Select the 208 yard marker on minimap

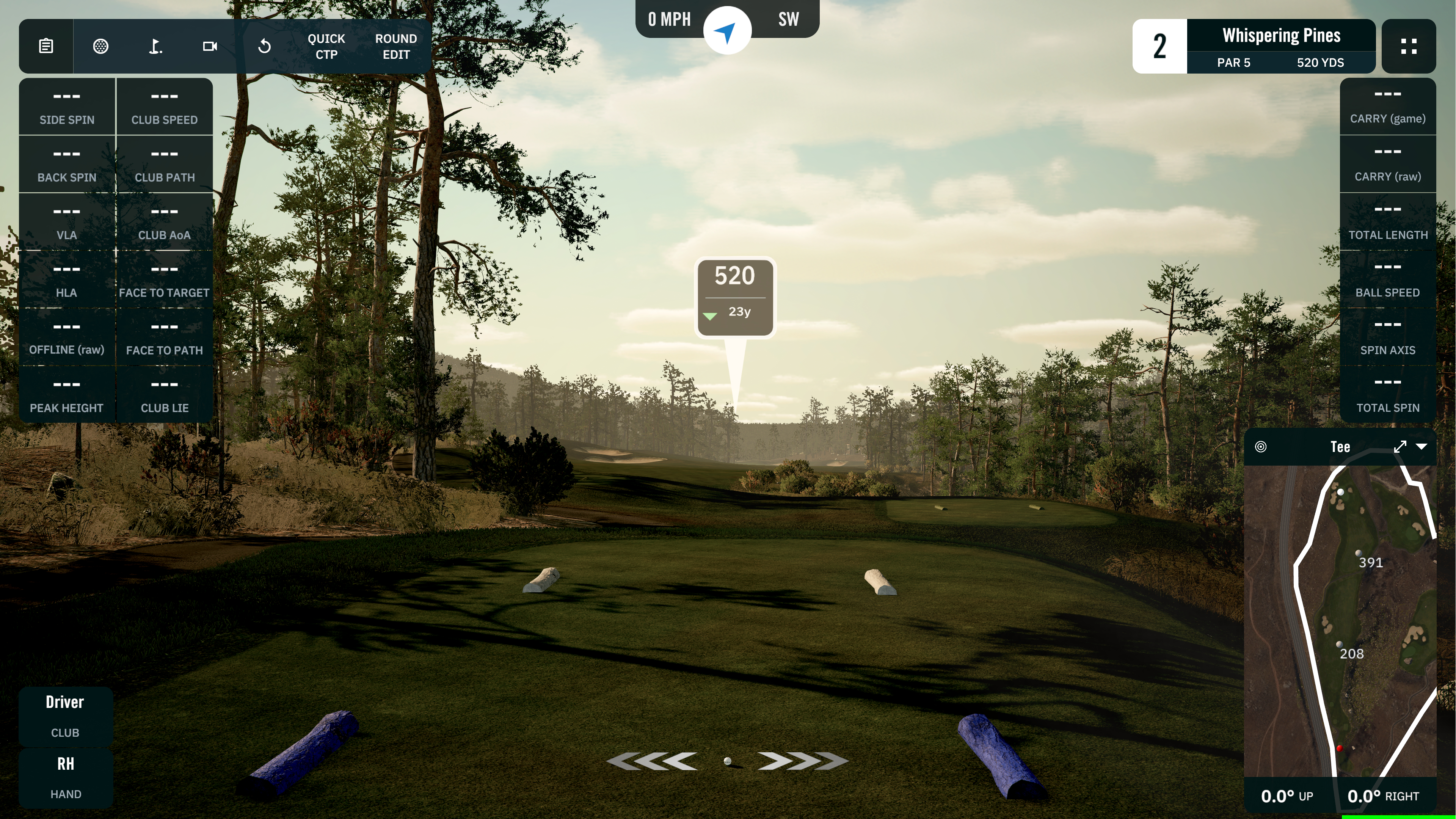click(1339, 644)
